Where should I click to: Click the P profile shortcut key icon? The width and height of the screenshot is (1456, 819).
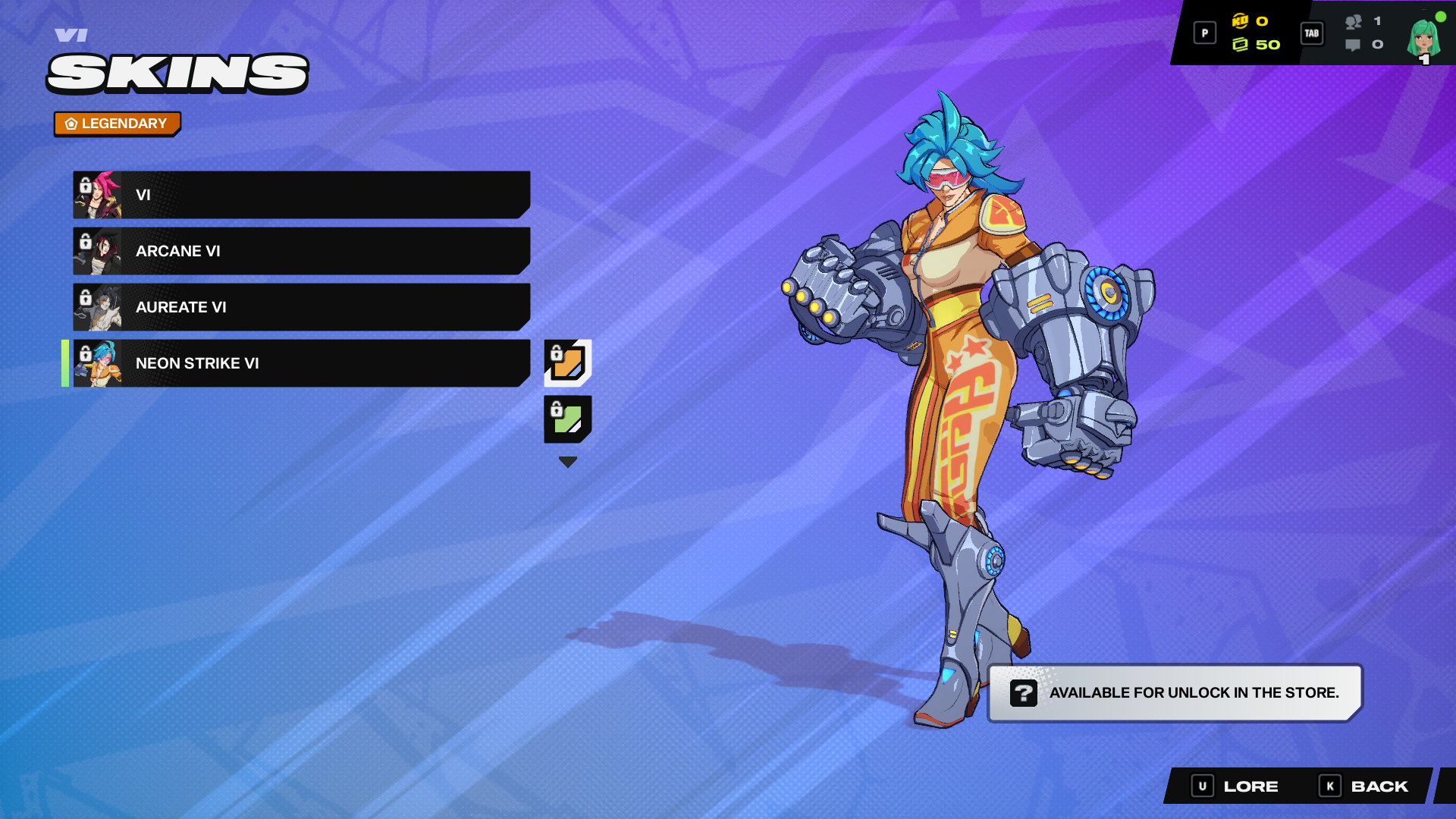click(1204, 33)
